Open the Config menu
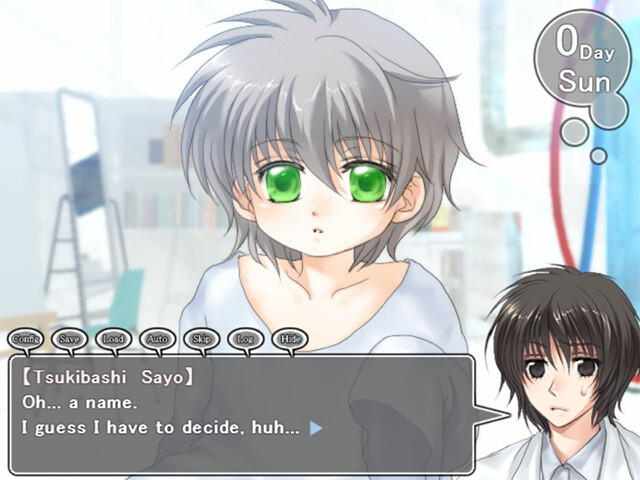 pyautogui.click(x=26, y=339)
